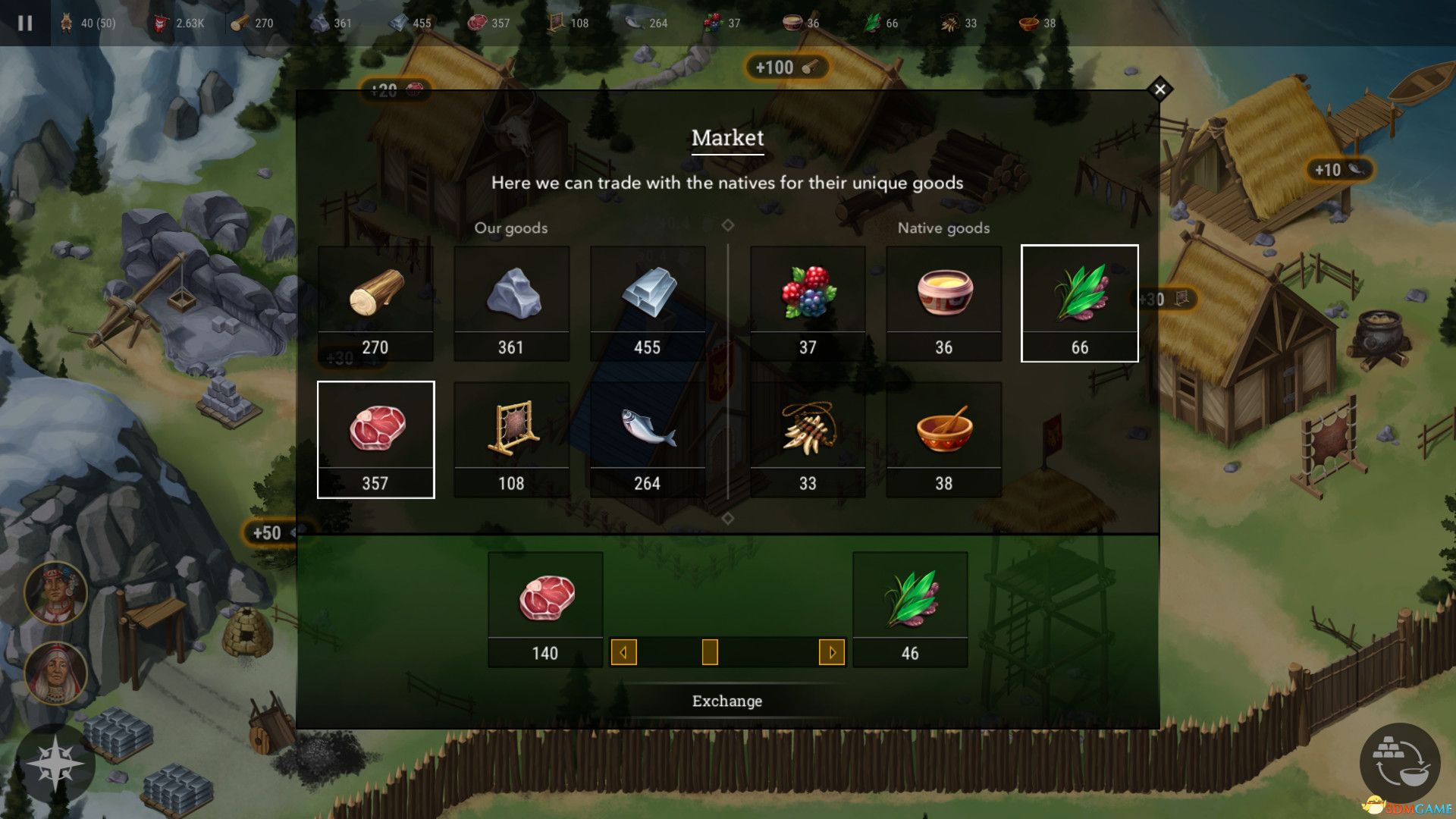1456x819 pixels.
Task: Click the trade amount slider handle
Action: point(710,652)
